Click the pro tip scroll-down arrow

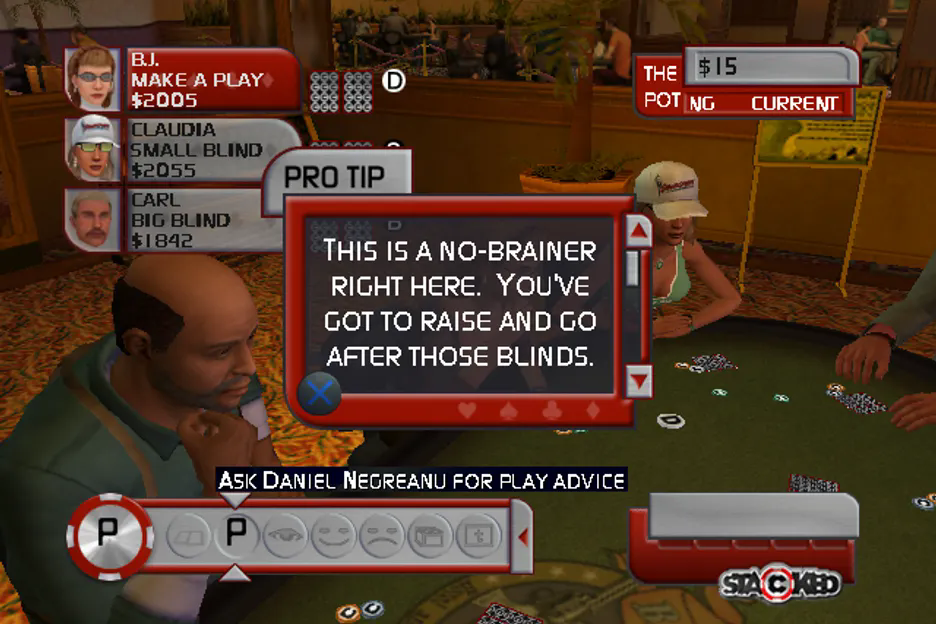[x=638, y=380]
